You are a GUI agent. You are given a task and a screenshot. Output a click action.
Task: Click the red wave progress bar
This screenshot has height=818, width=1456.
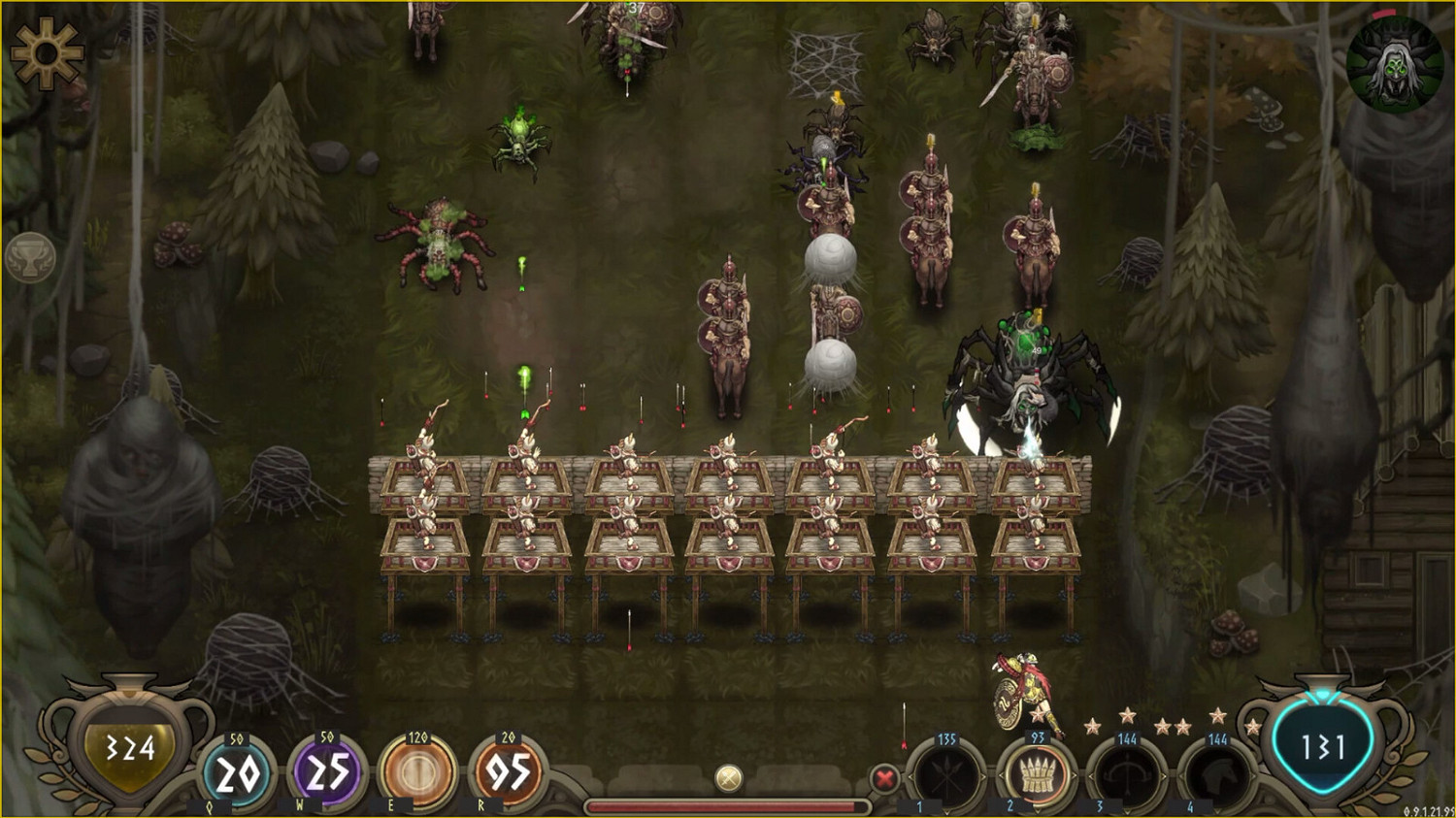[x=728, y=804]
